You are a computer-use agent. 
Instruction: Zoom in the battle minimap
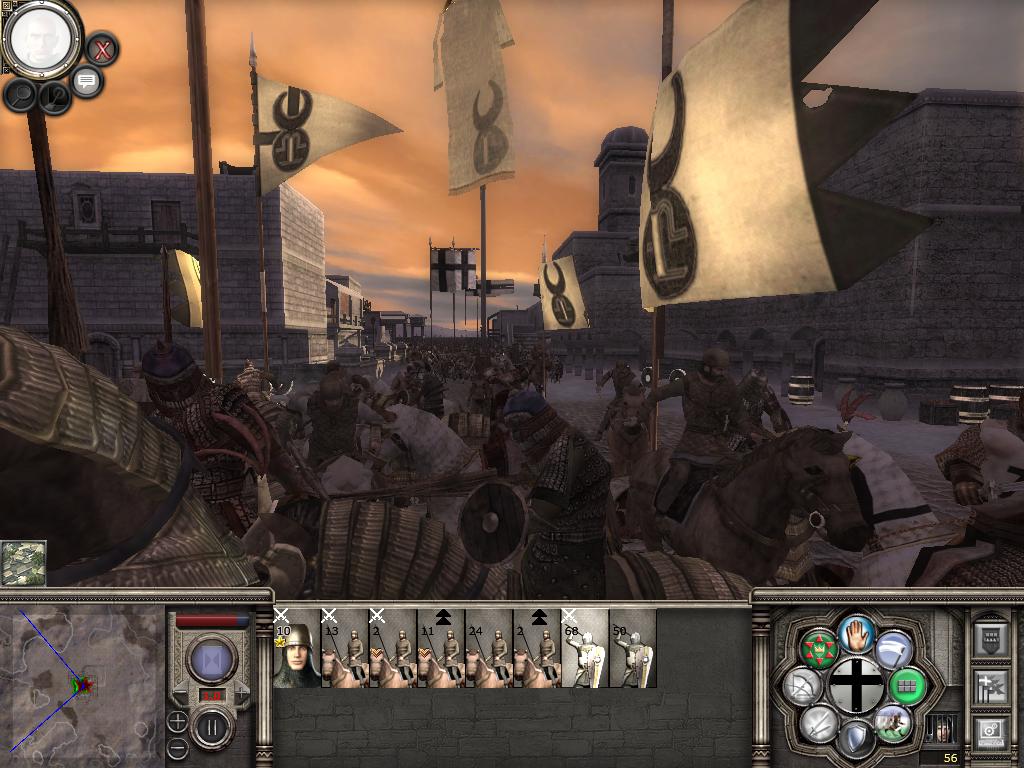[x=177, y=721]
